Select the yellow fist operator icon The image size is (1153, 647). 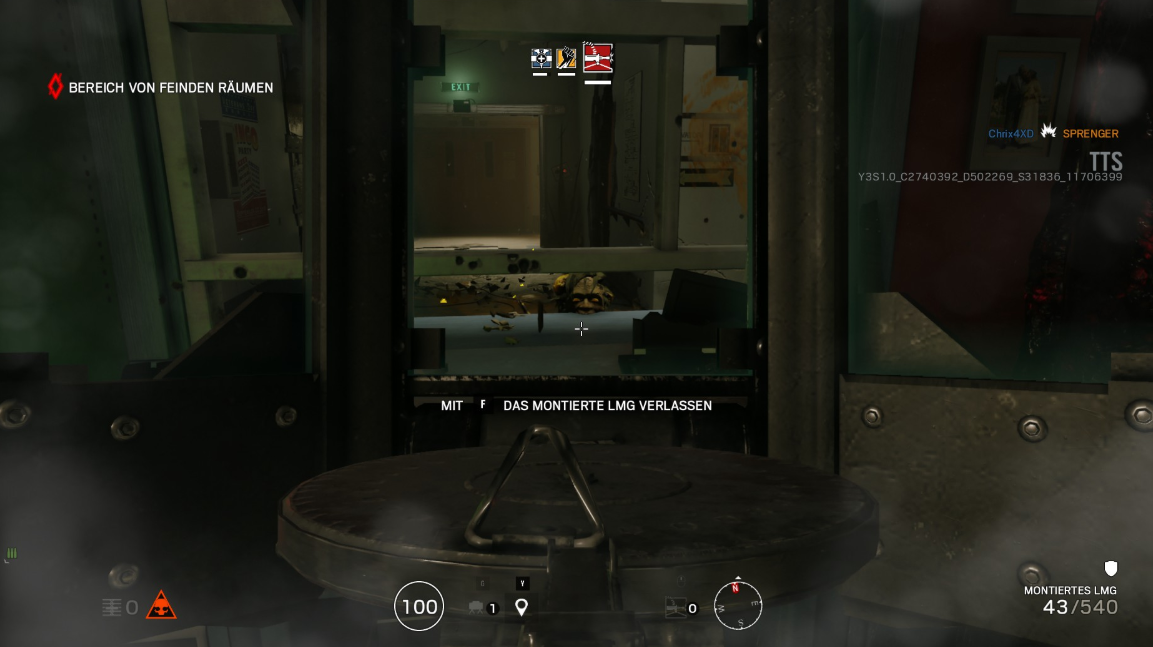click(x=566, y=58)
